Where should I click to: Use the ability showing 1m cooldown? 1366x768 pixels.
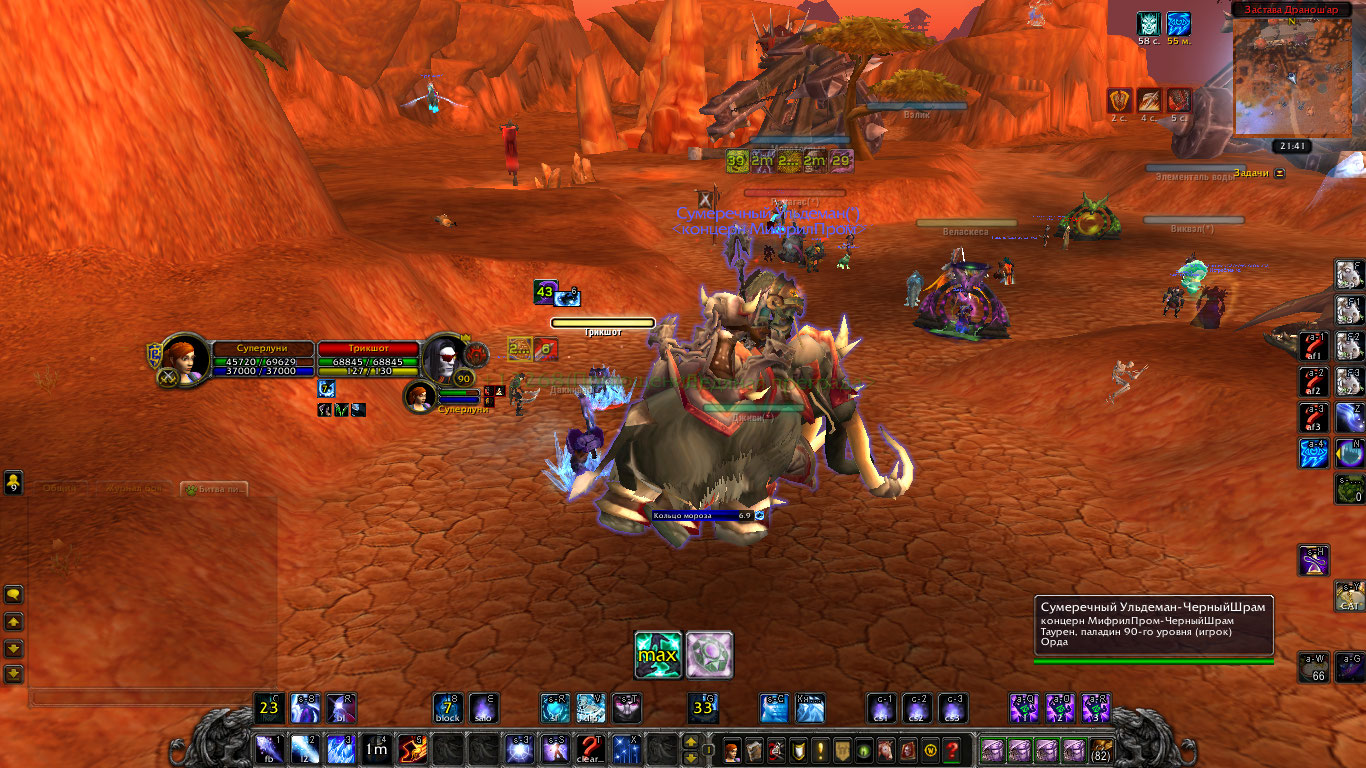(376, 748)
